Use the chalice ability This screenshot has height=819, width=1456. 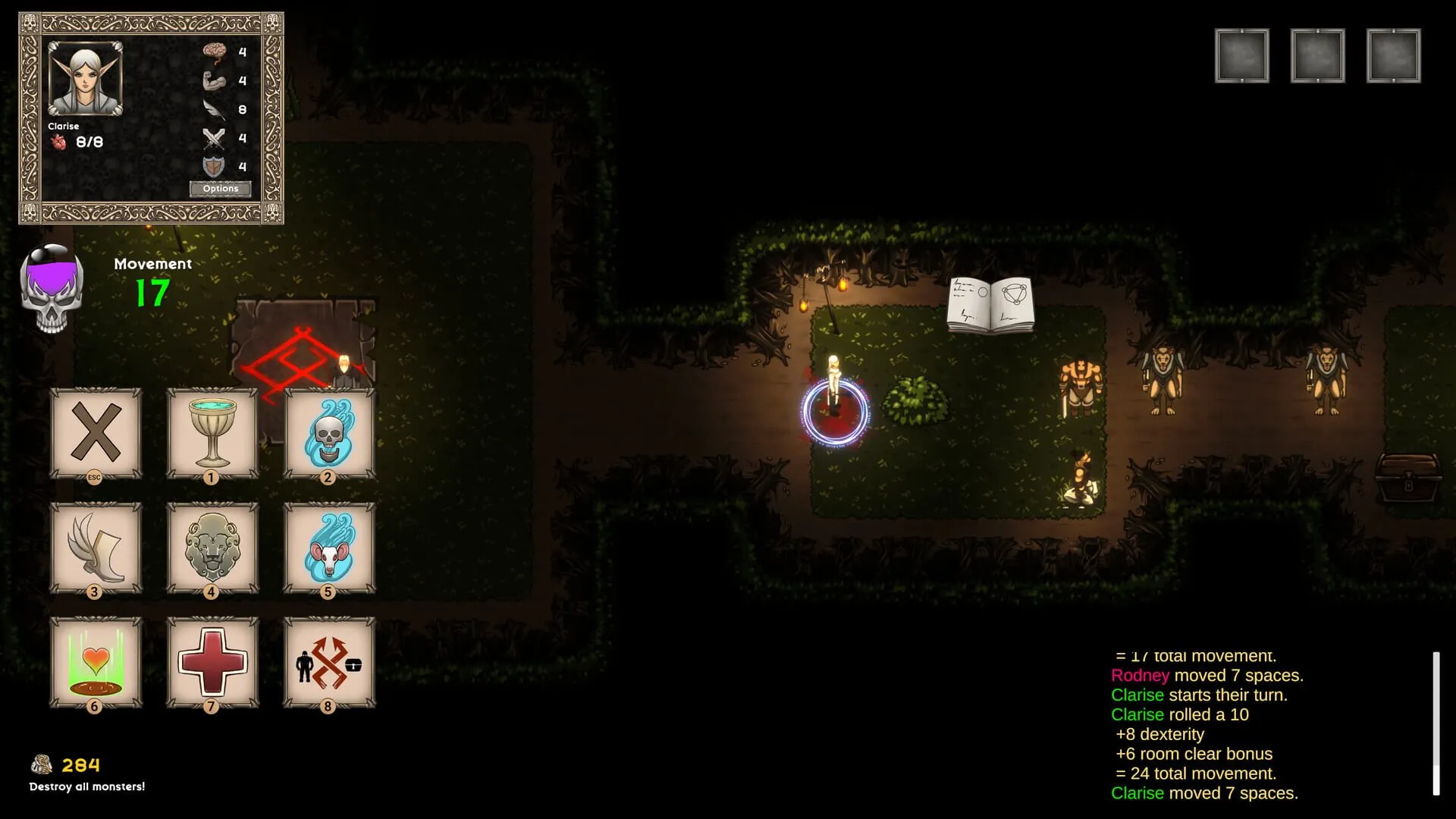[212, 433]
